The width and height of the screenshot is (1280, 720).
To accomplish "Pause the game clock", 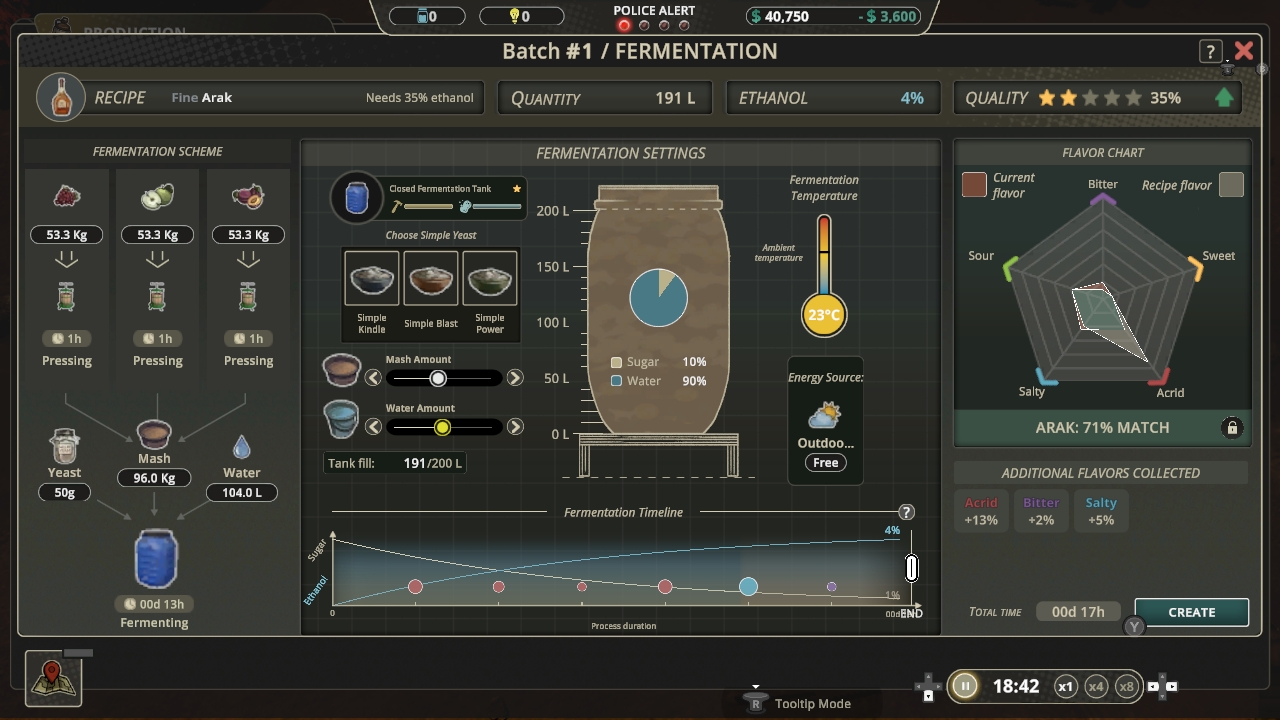I will (964, 687).
